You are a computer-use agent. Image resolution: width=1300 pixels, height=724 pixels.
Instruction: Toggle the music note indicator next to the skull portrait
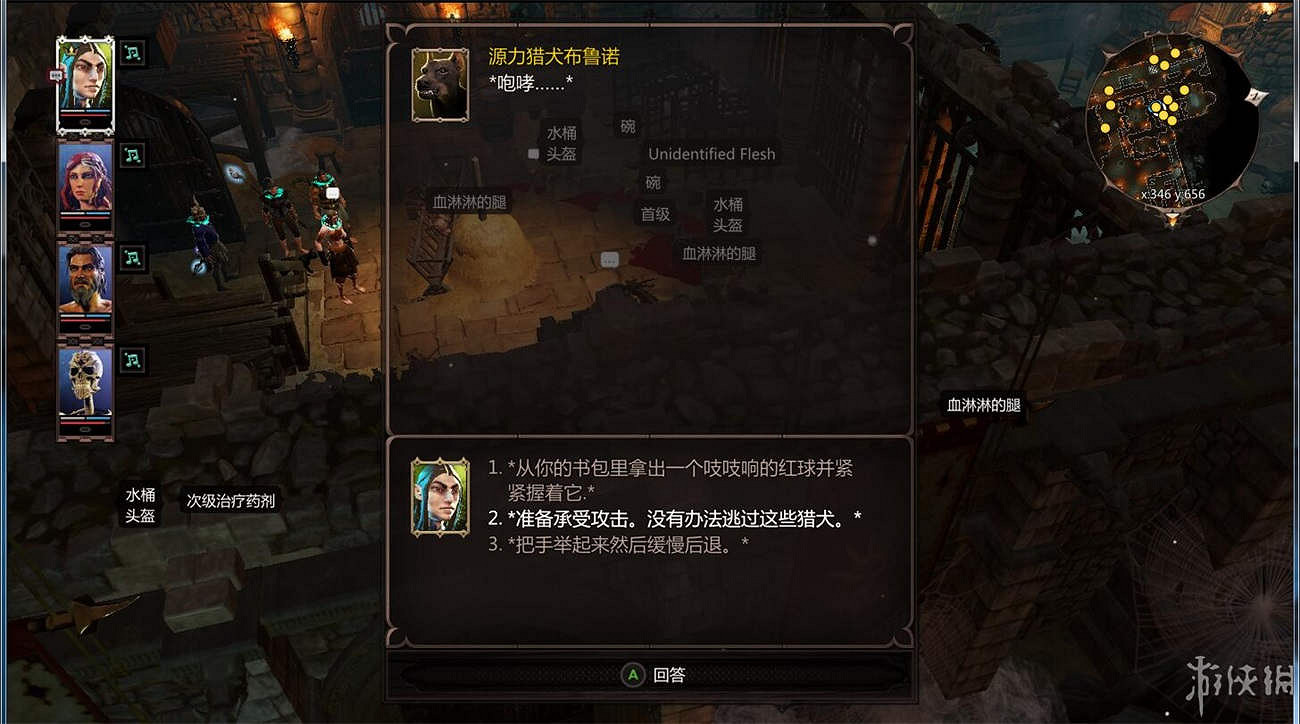(x=131, y=360)
